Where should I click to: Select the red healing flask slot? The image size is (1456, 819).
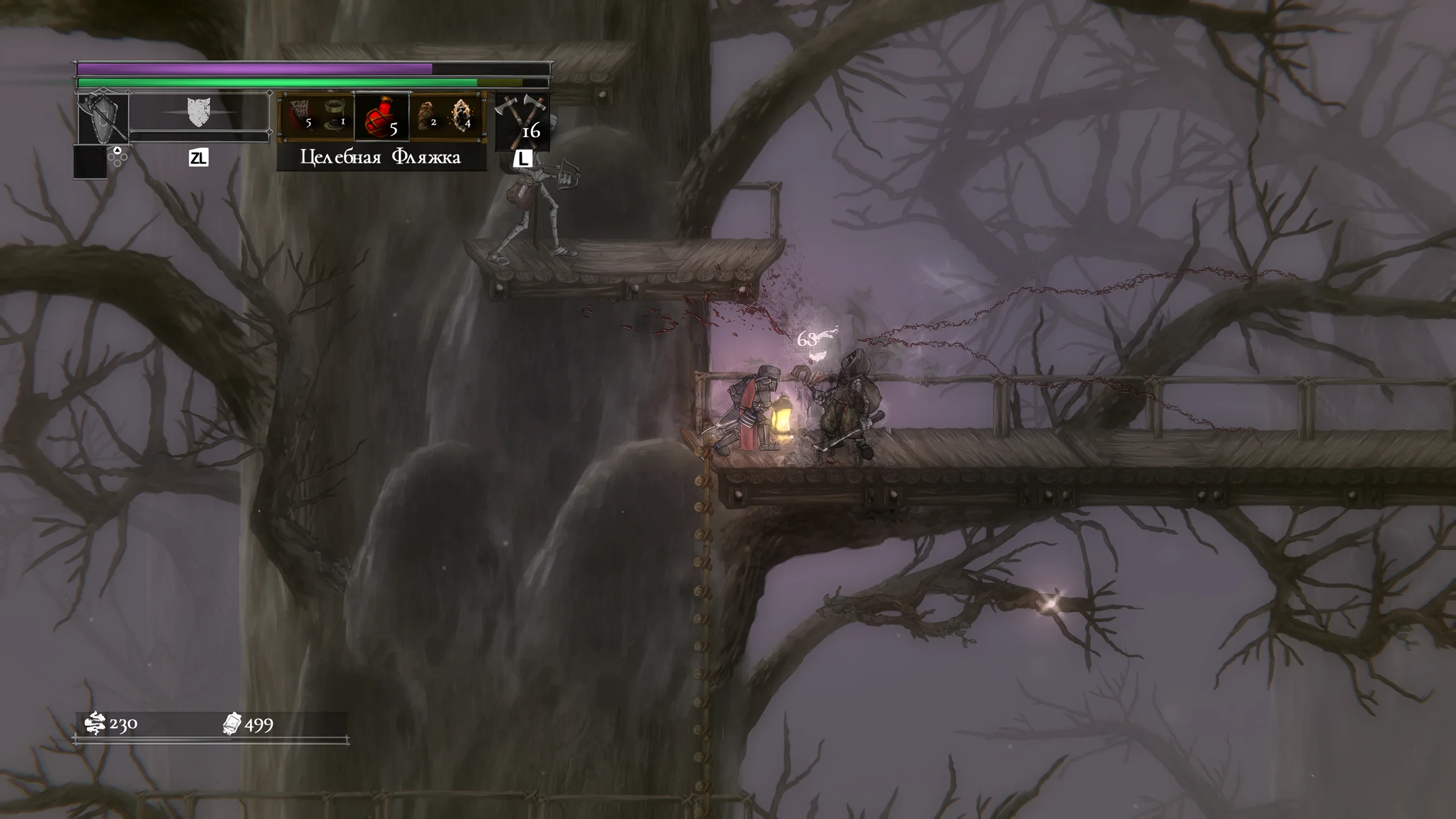(382, 117)
